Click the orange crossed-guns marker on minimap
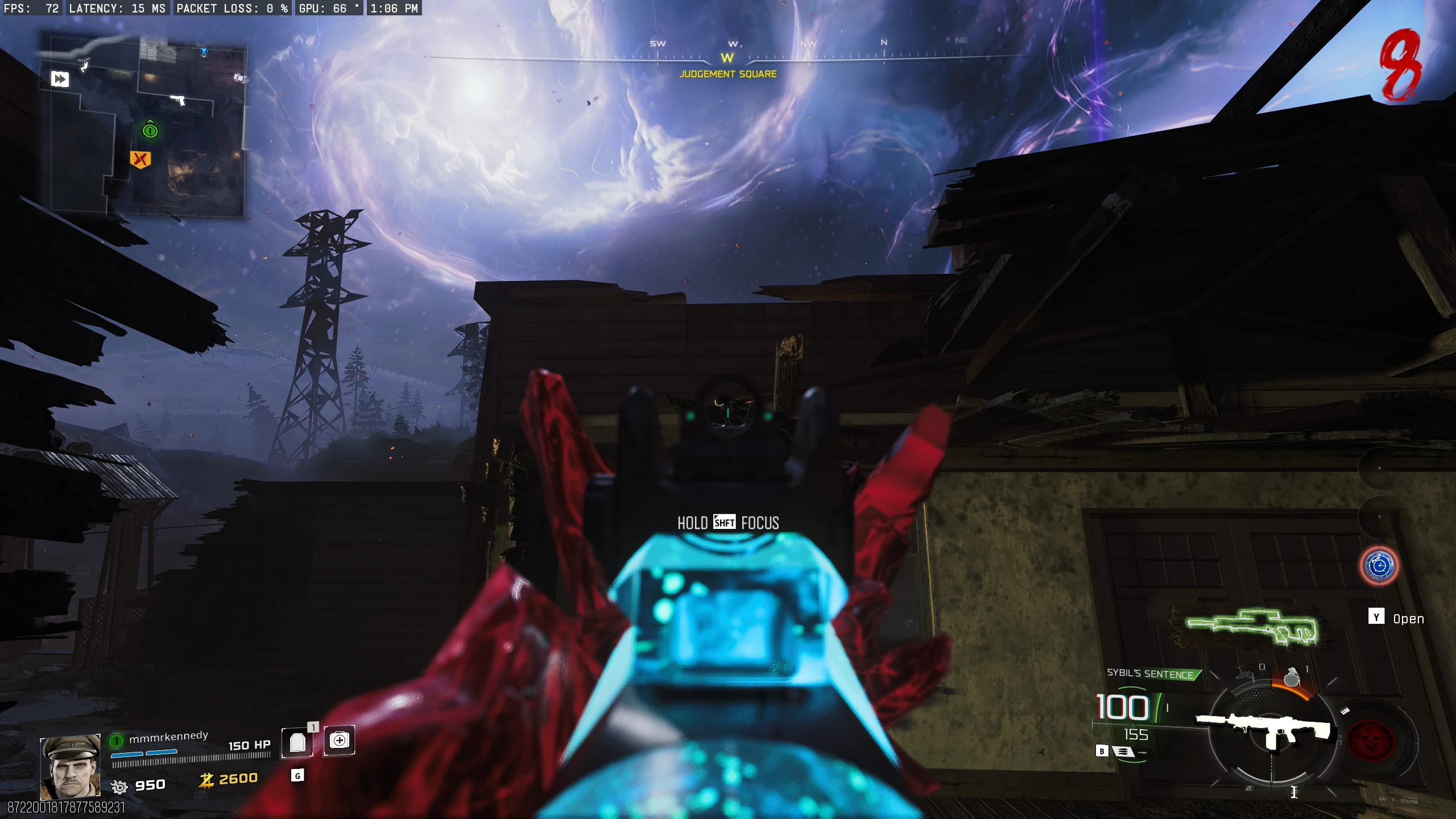The height and width of the screenshot is (819, 1456). [140, 159]
